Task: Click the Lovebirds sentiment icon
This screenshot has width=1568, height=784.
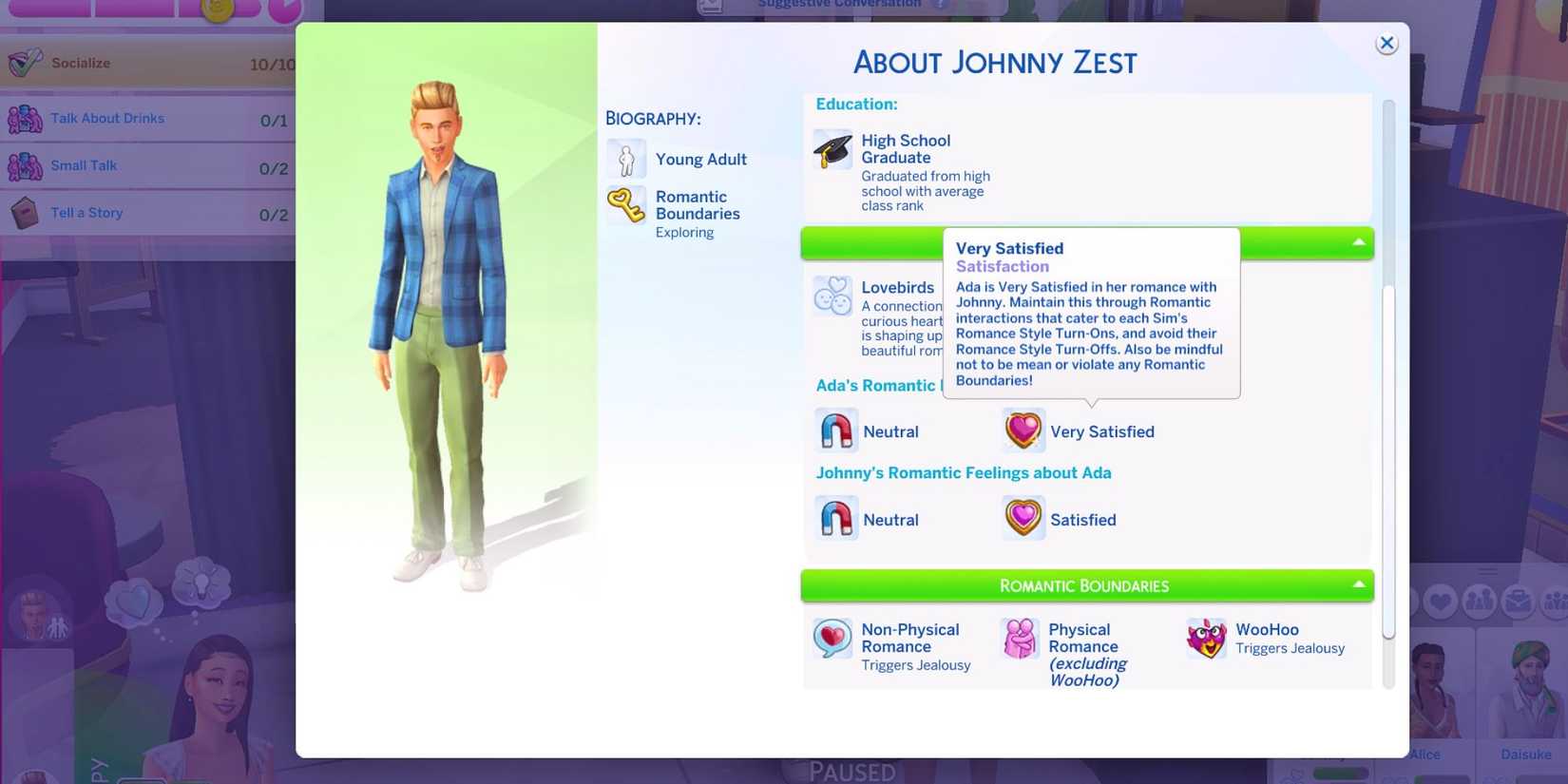Action: pyautogui.click(x=832, y=296)
